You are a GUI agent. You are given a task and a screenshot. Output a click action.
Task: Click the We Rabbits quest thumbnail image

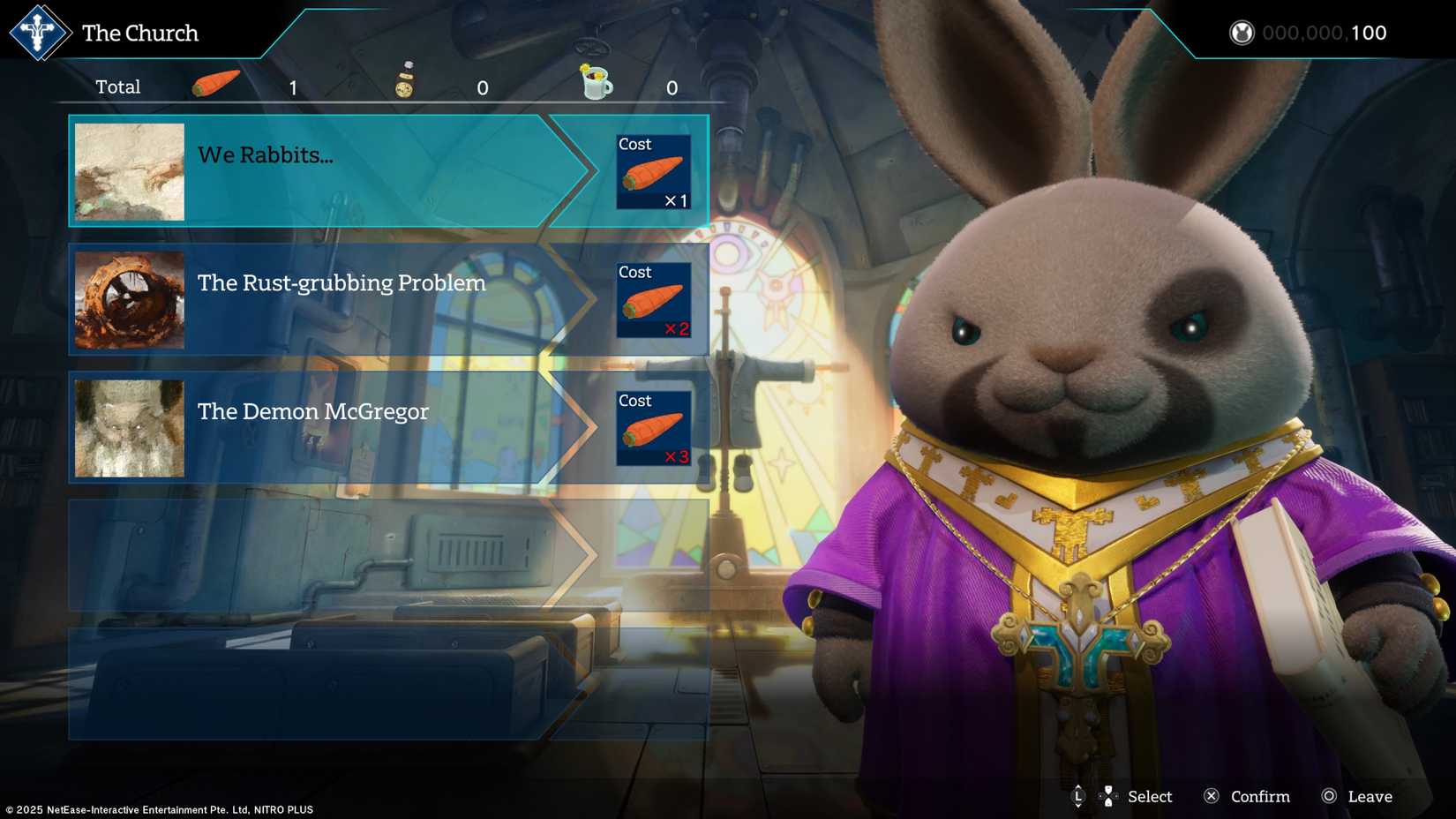(129, 171)
